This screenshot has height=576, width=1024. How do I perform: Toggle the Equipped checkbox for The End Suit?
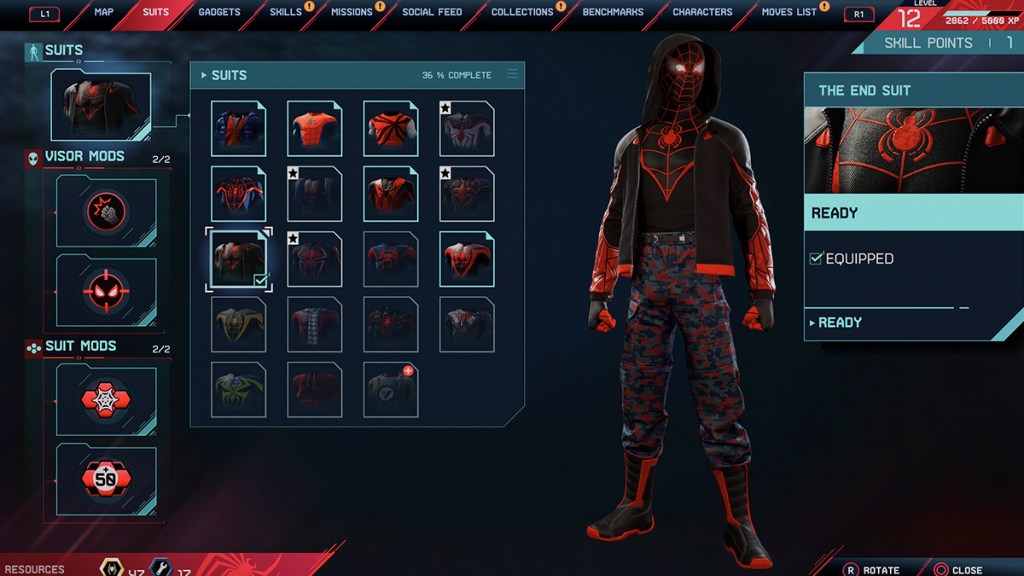point(816,259)
